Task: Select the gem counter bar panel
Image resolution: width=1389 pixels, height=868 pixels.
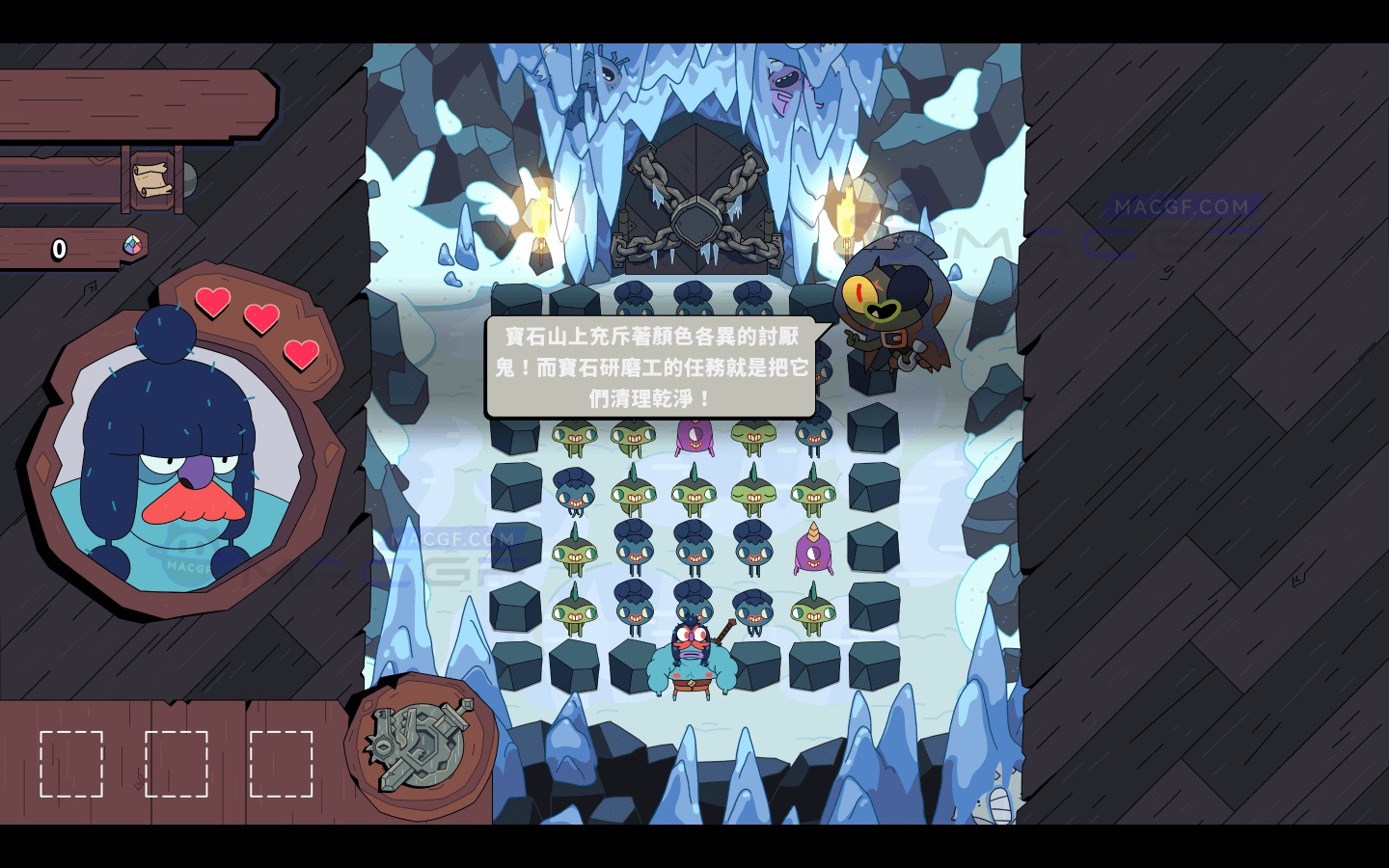Action: [68, 249]
